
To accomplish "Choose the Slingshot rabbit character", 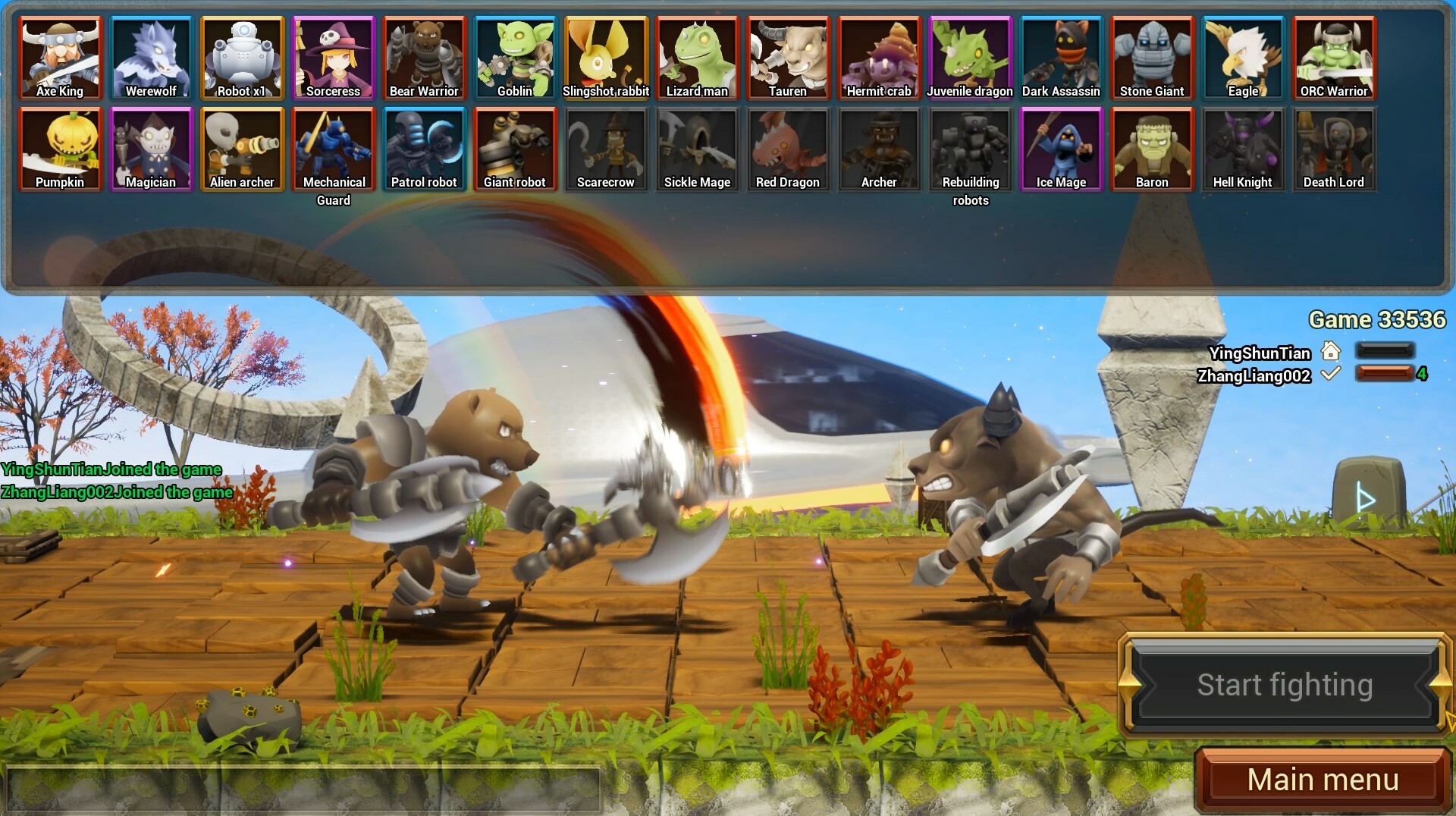I will point(606,58).
